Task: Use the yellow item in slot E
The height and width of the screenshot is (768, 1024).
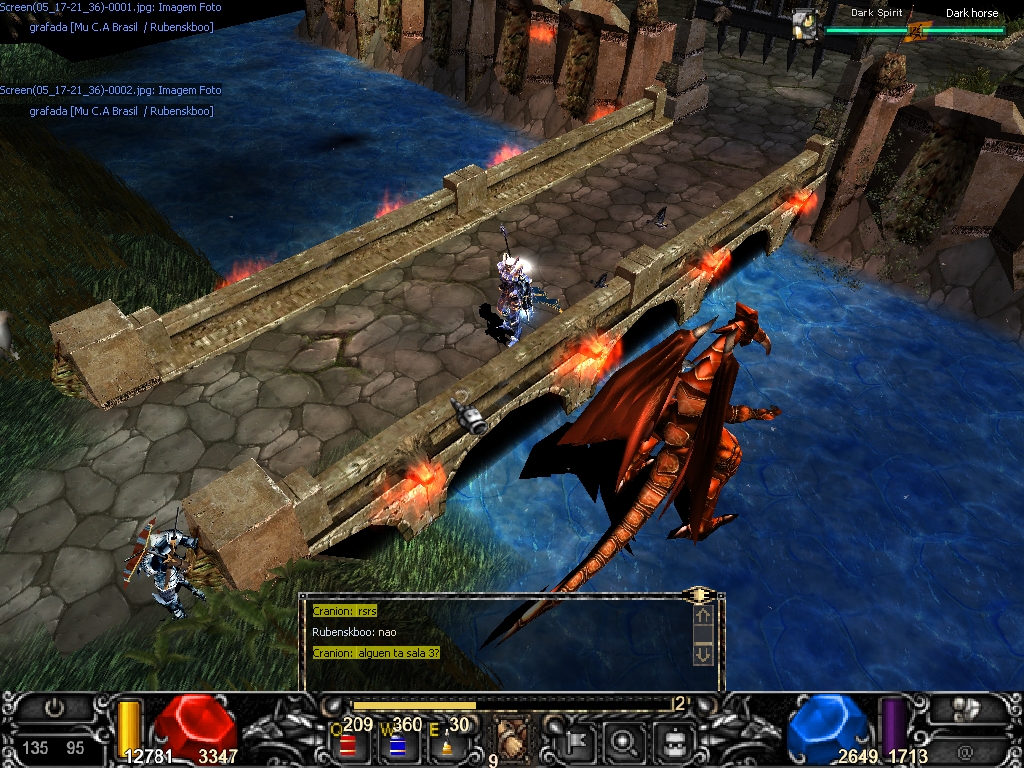Action: tap(446, 745)
